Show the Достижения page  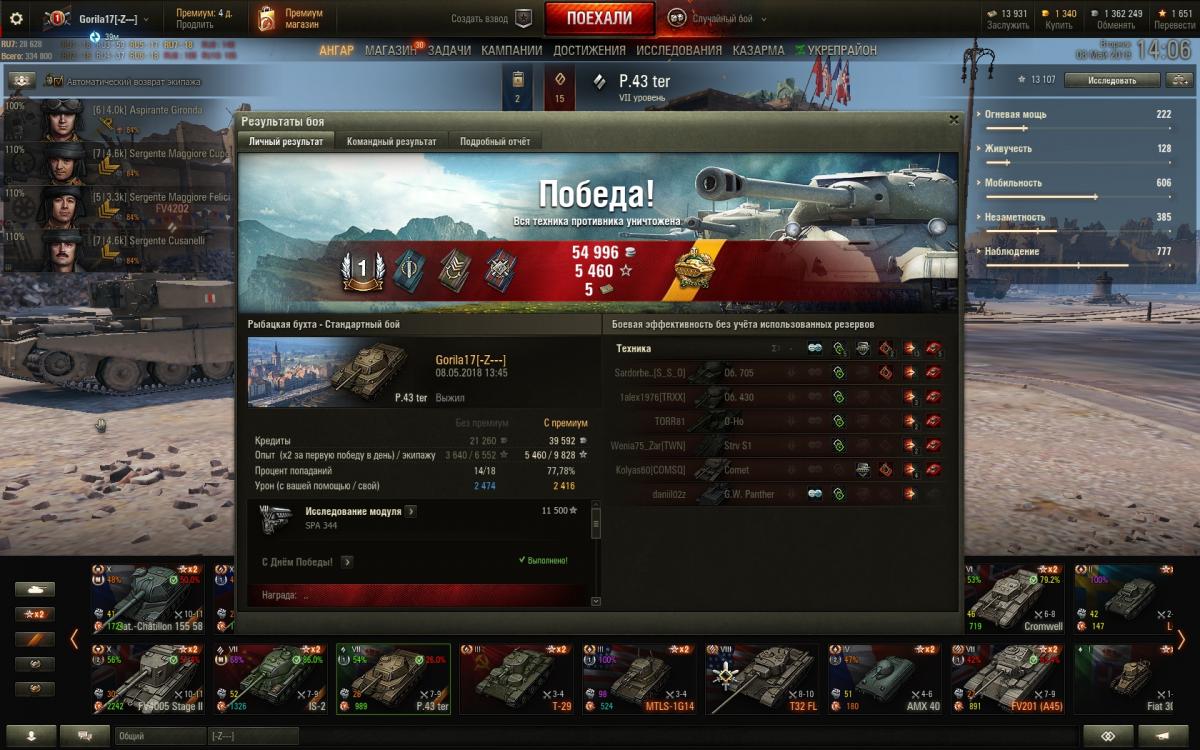pyautogui.click(x=589, y=50)
